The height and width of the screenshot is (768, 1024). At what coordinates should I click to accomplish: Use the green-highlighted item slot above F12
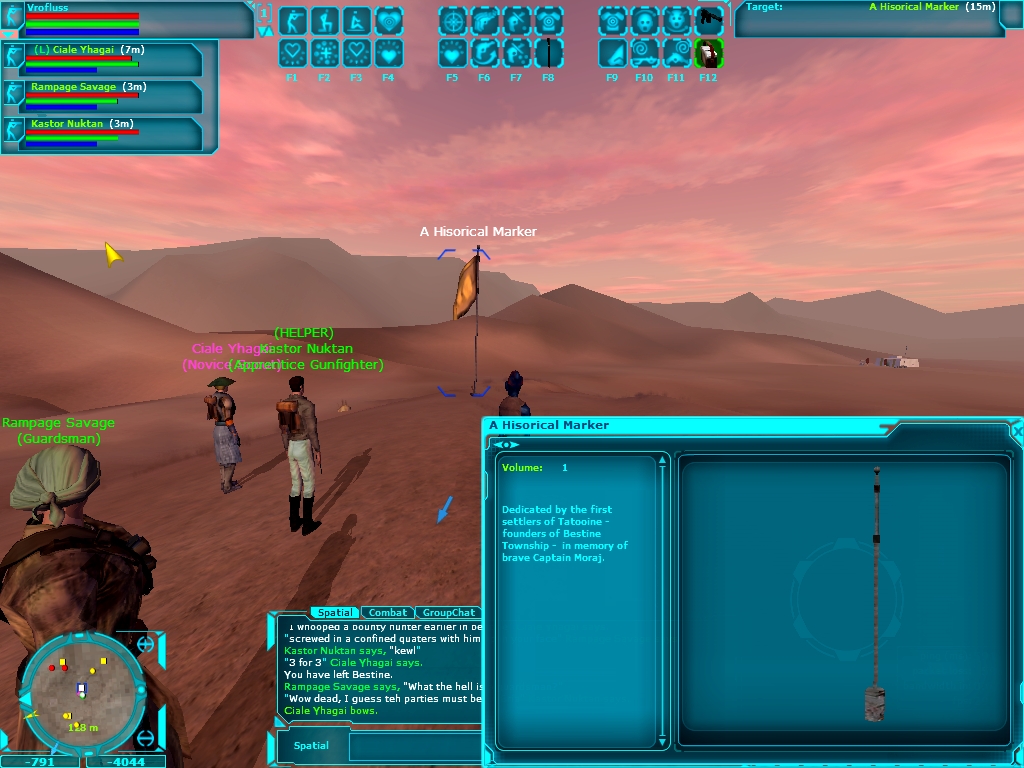click(x=708, y=53)
